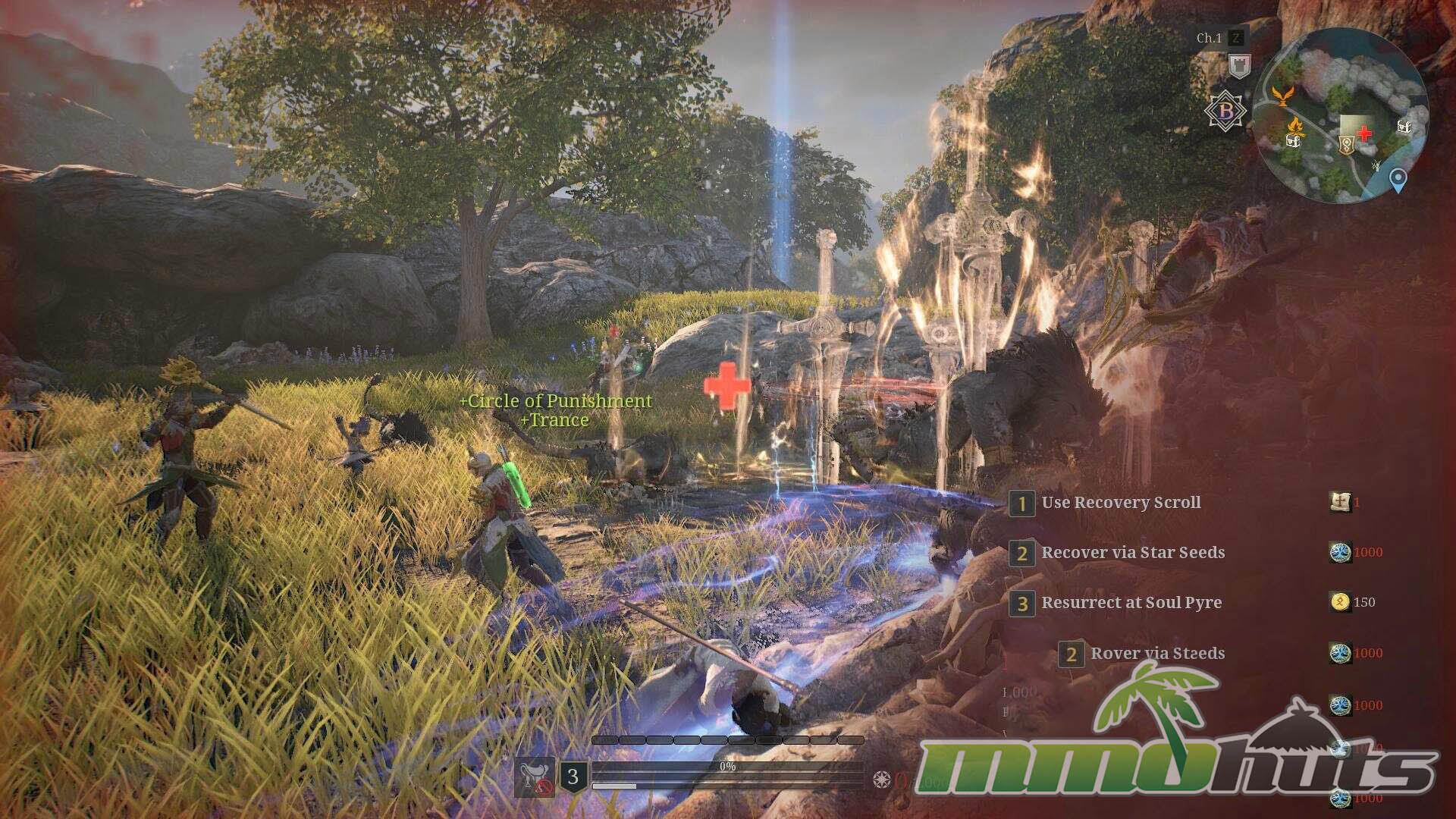Click the mount saddle icon
This screenshot has width=1456, height=819.
click(x=535, y=777)
